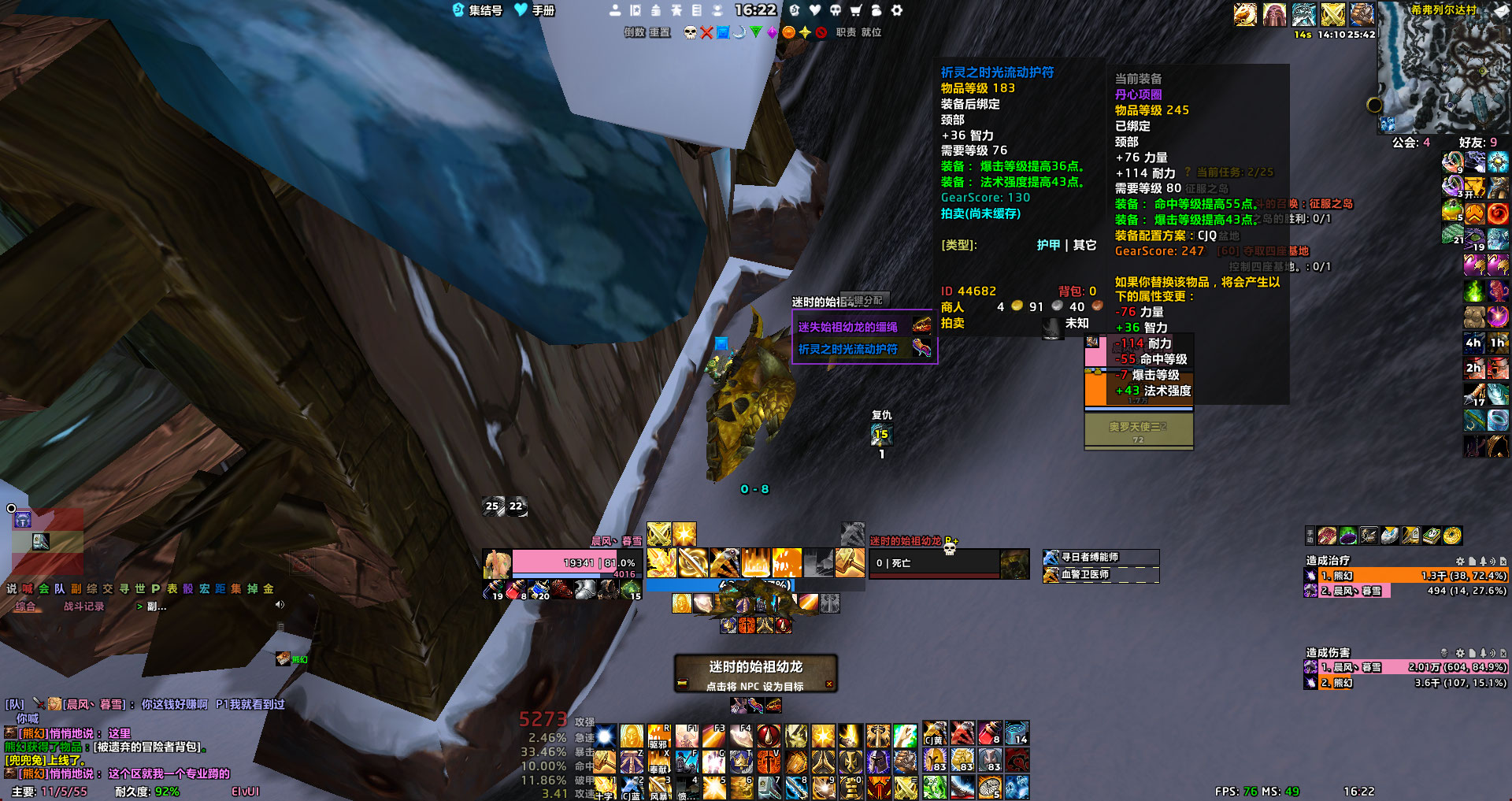
Task: Cast the 驱邪 exorcism action slot
Action: [659, 737]
